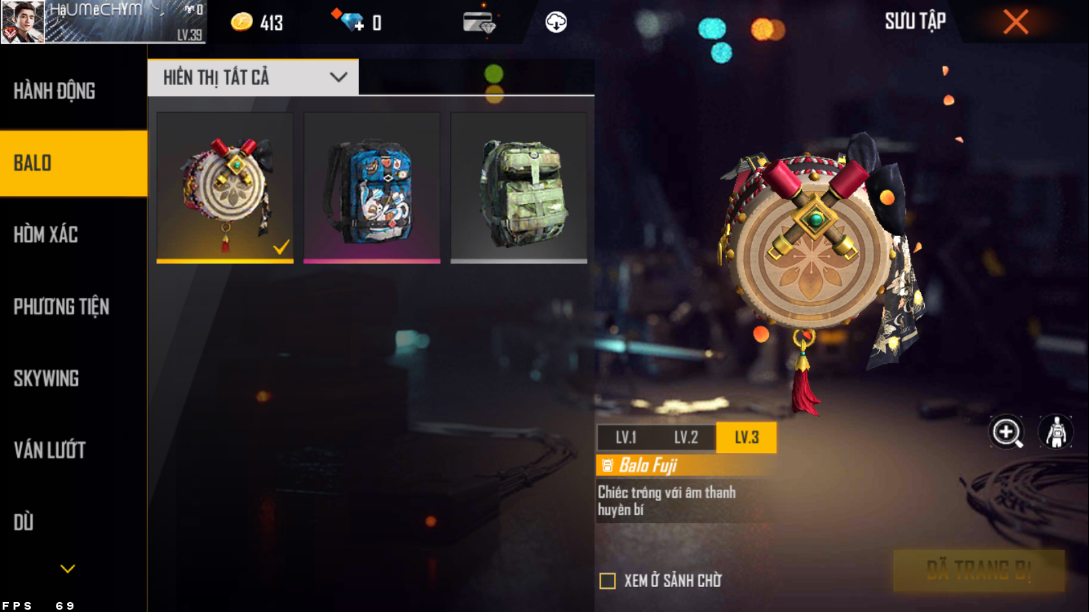The height and width of the screenshot is (612, 1089).
Task: Open the Dù parachute category
Action: coord(24,522)
